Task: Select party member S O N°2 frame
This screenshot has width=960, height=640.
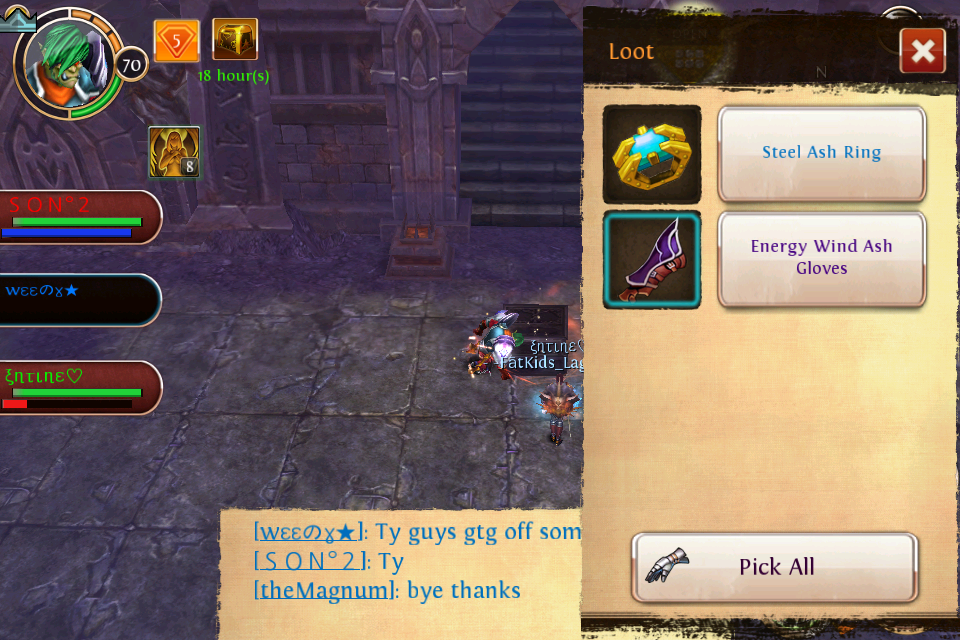Action: click(78, 216)
